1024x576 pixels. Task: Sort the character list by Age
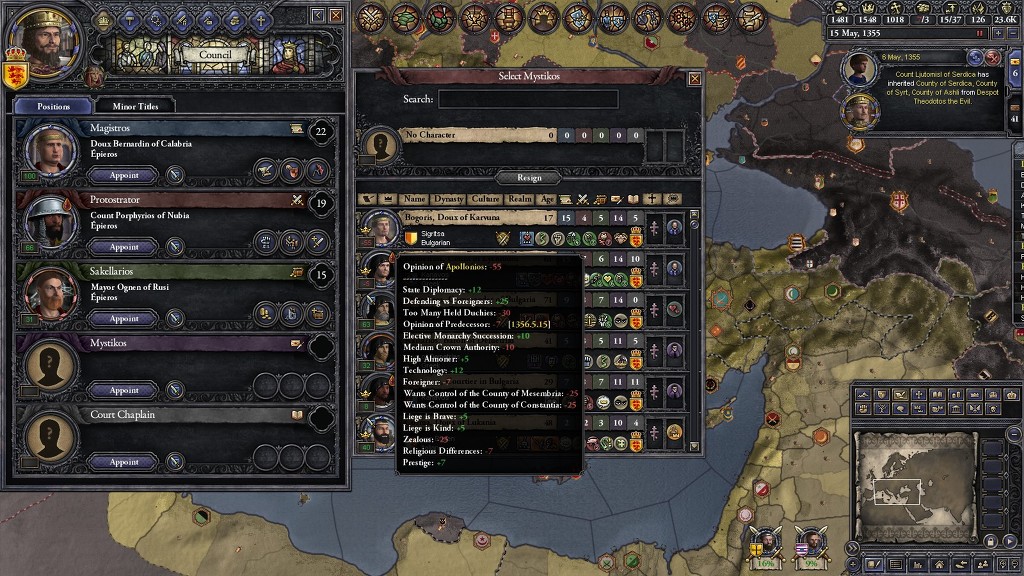click(547, 199)
